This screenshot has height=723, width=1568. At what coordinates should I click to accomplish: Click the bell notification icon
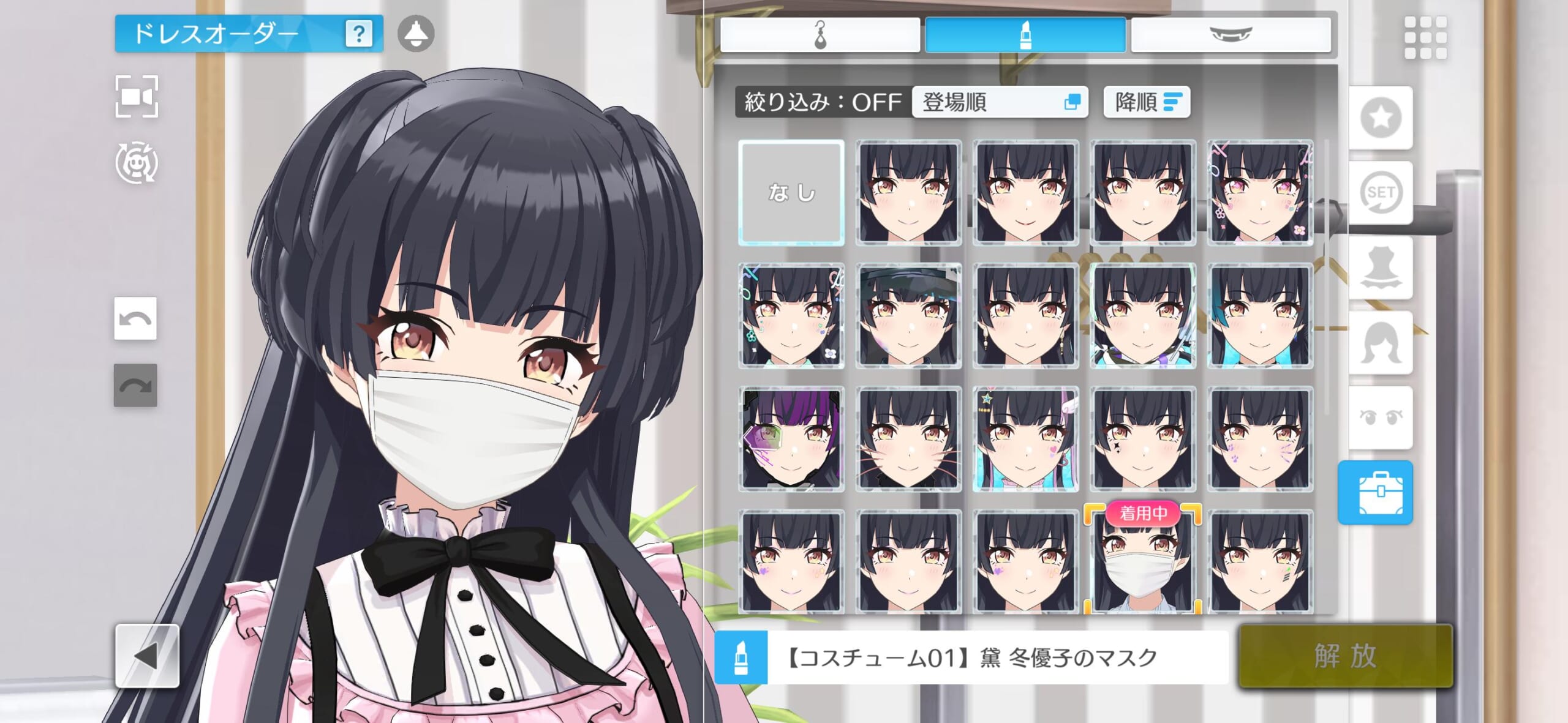tap(416, 34)
